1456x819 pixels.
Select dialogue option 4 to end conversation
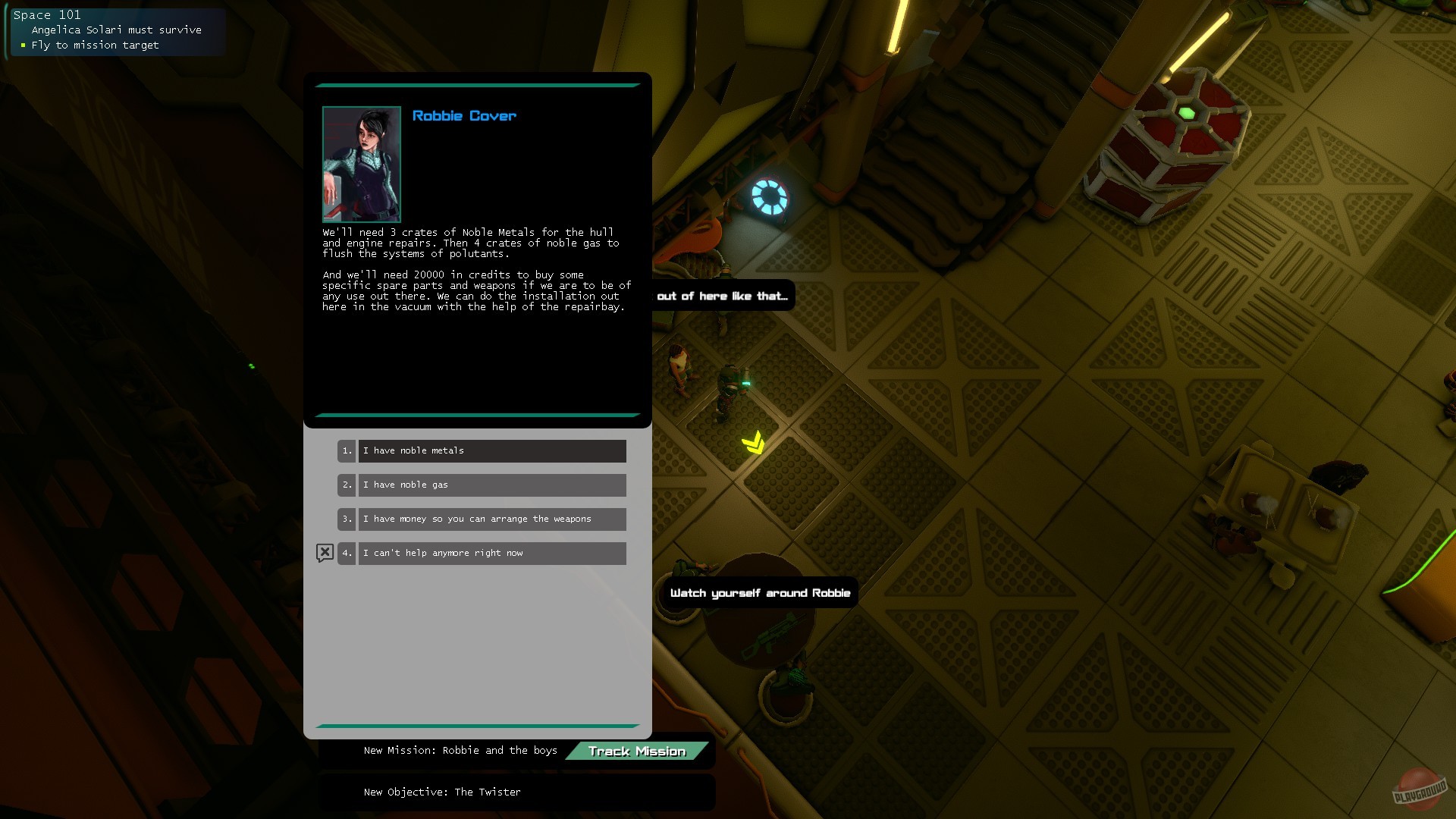click(492, 553)
